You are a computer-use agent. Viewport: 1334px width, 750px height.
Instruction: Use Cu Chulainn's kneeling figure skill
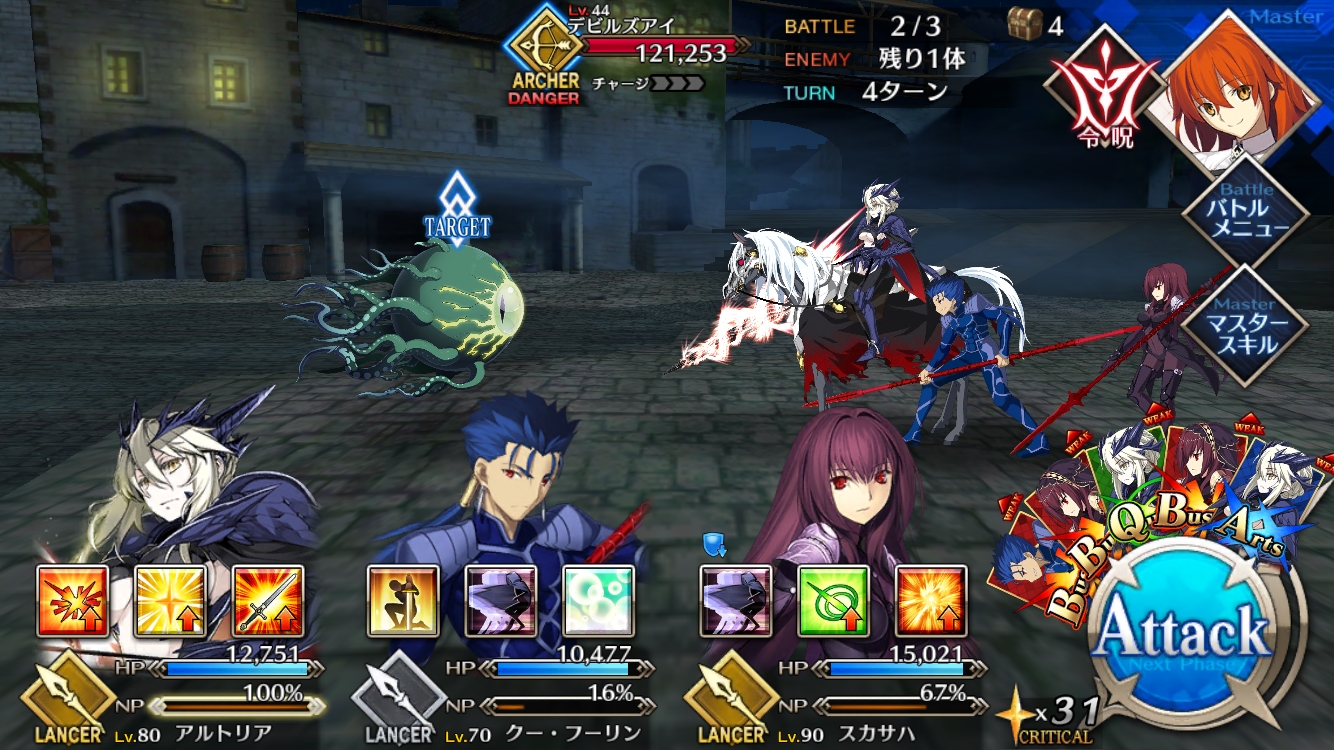pos(403,602)
